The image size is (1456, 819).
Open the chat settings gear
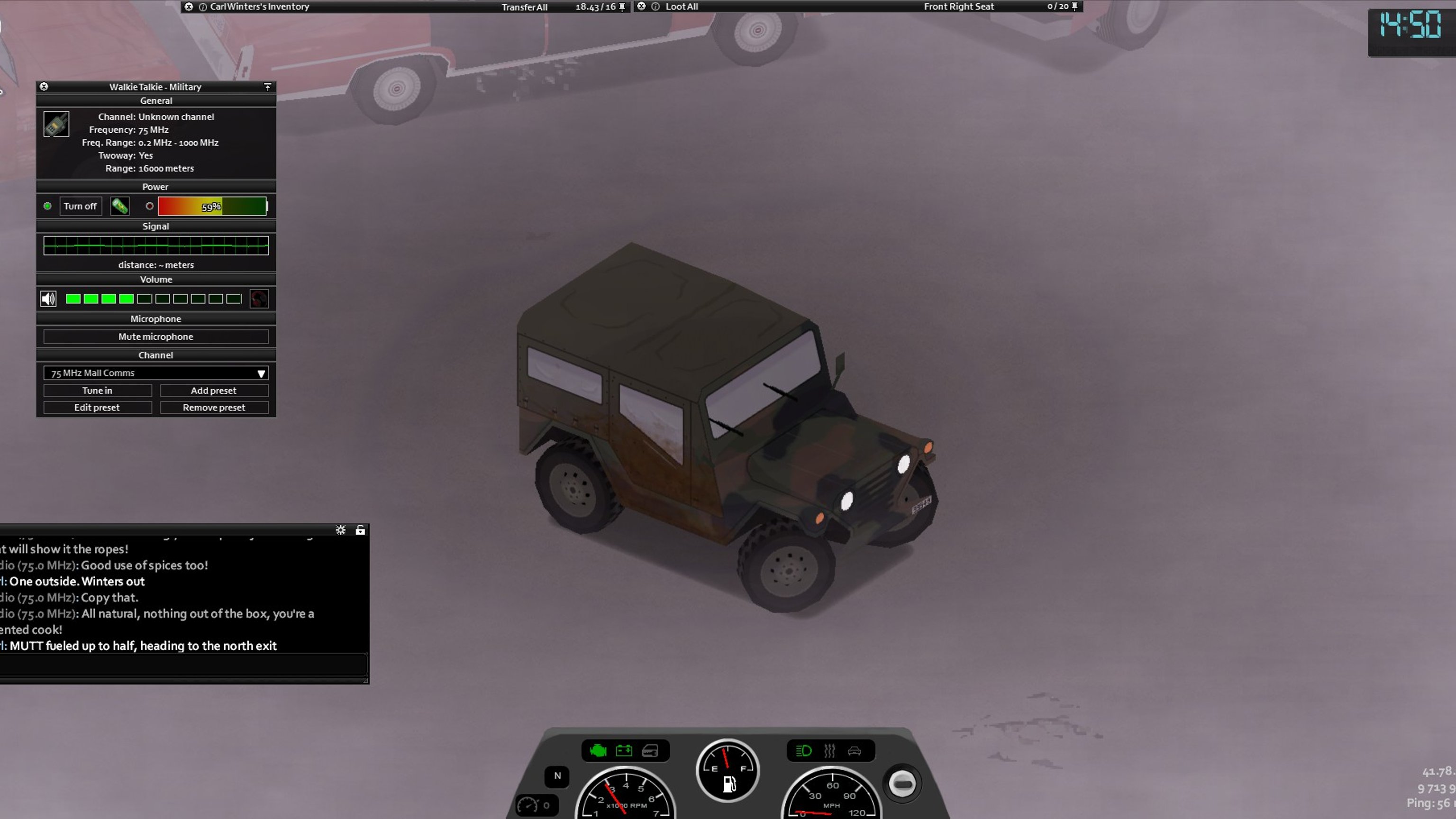pos(340,530)
